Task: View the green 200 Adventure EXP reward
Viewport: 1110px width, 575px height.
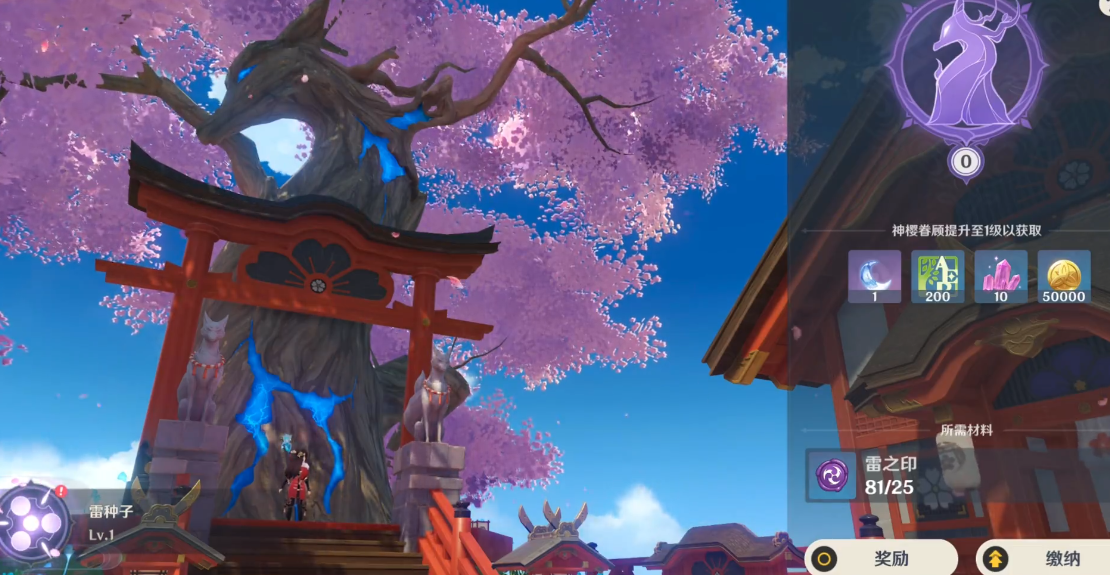Action: coord(938,276)
